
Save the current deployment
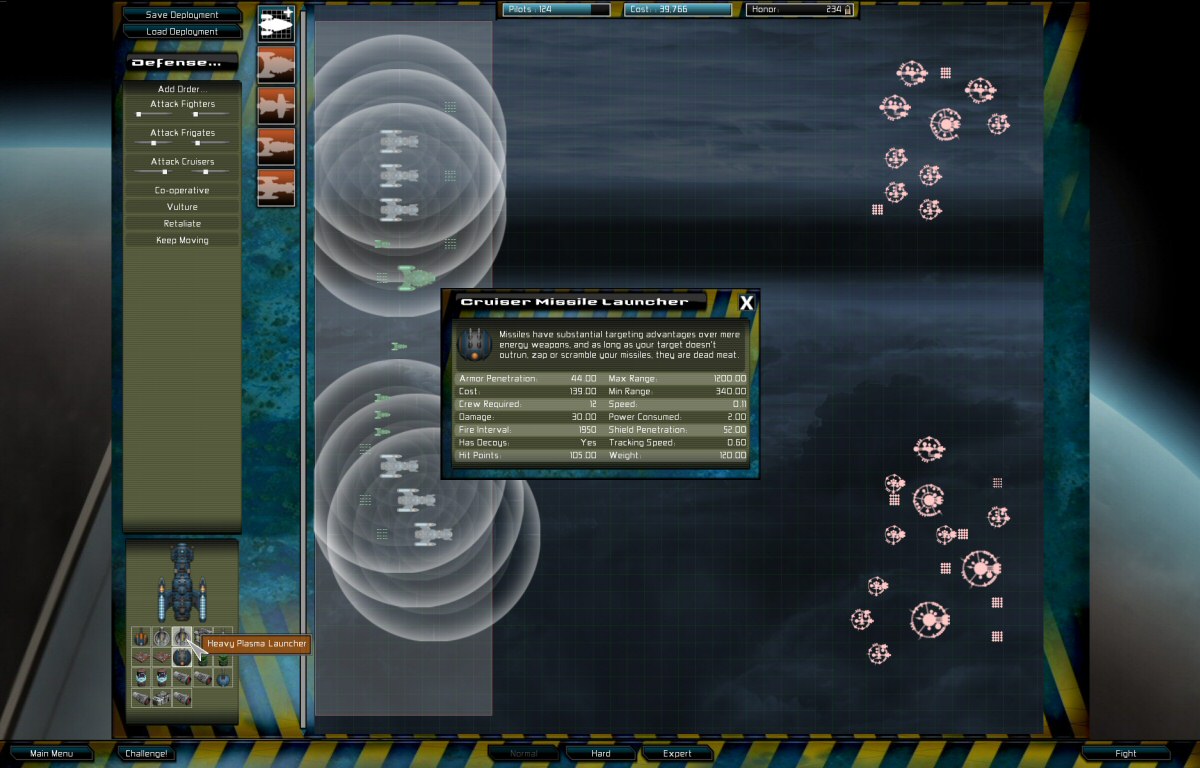pyautogui.click(x=181, y=15)
